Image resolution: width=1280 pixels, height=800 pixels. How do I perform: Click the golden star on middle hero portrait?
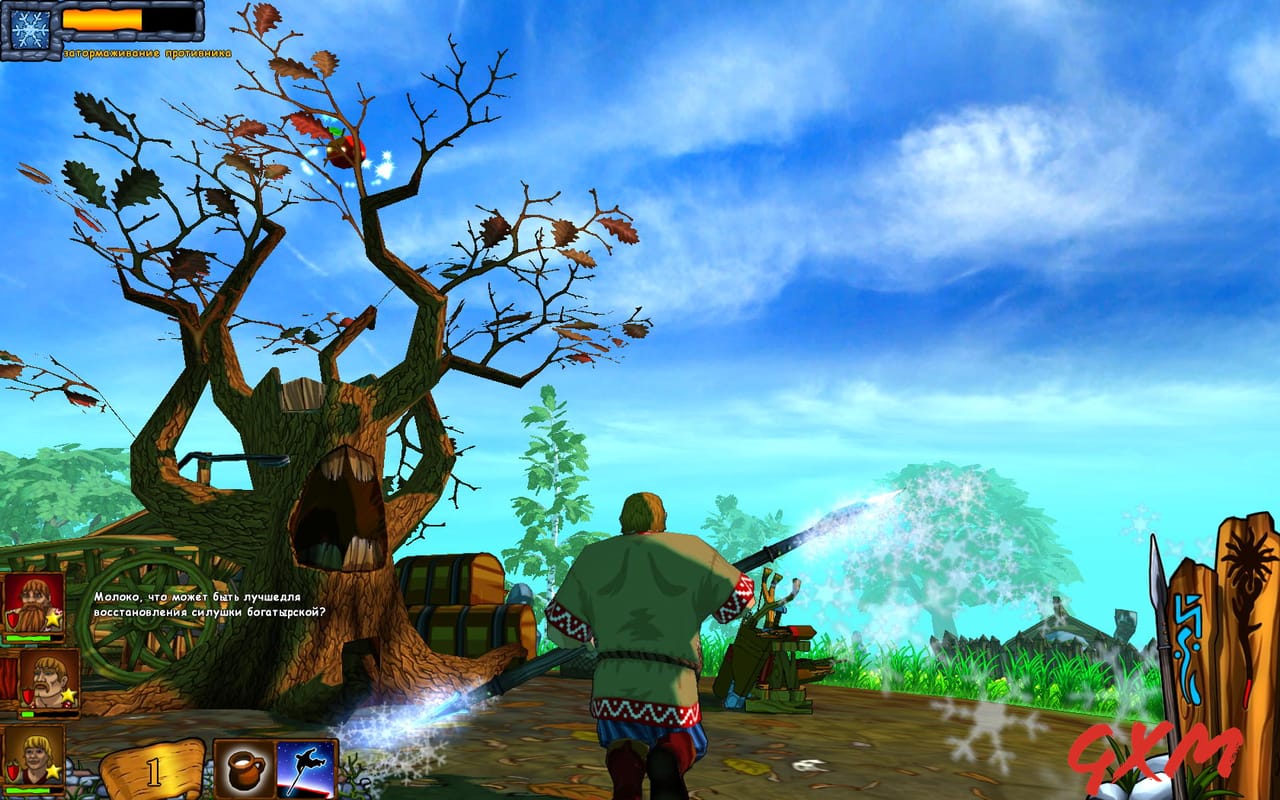[x=69, y=694]
